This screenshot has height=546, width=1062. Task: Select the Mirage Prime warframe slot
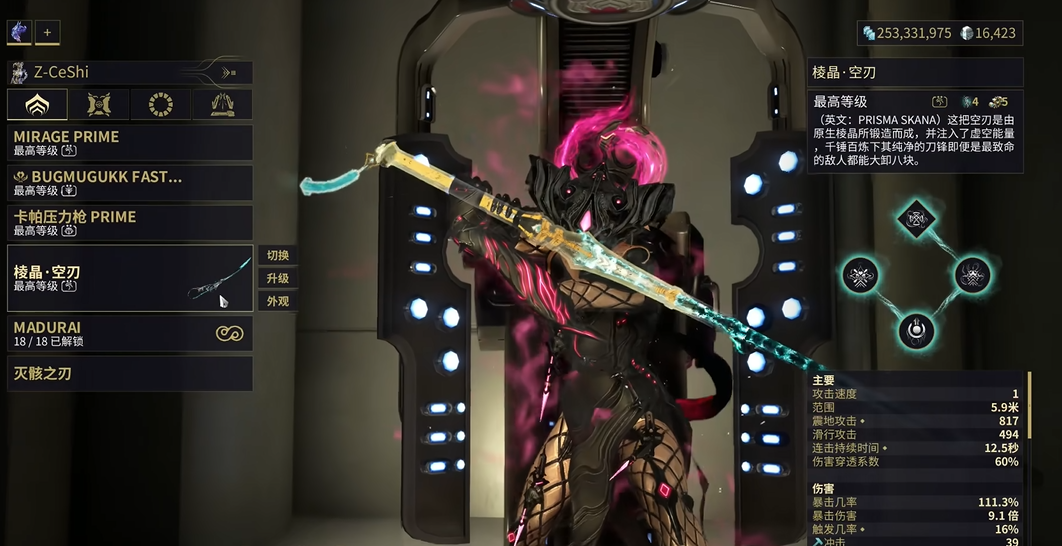[x=130, y=143]
